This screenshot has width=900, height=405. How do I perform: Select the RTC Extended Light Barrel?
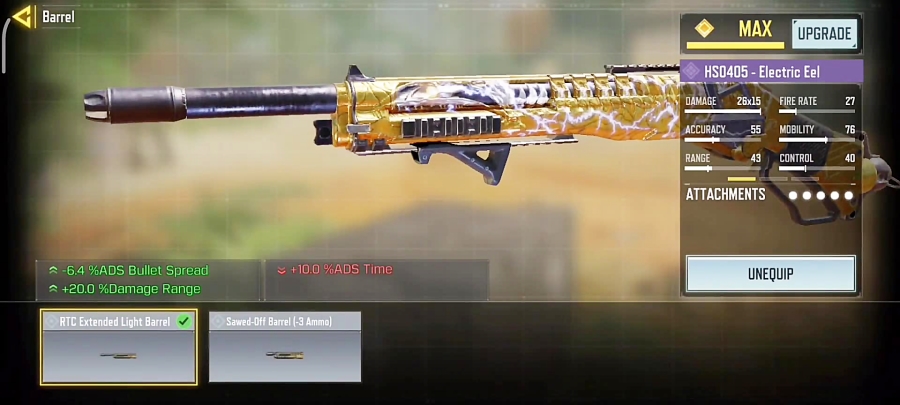click(x=118, y=346)
